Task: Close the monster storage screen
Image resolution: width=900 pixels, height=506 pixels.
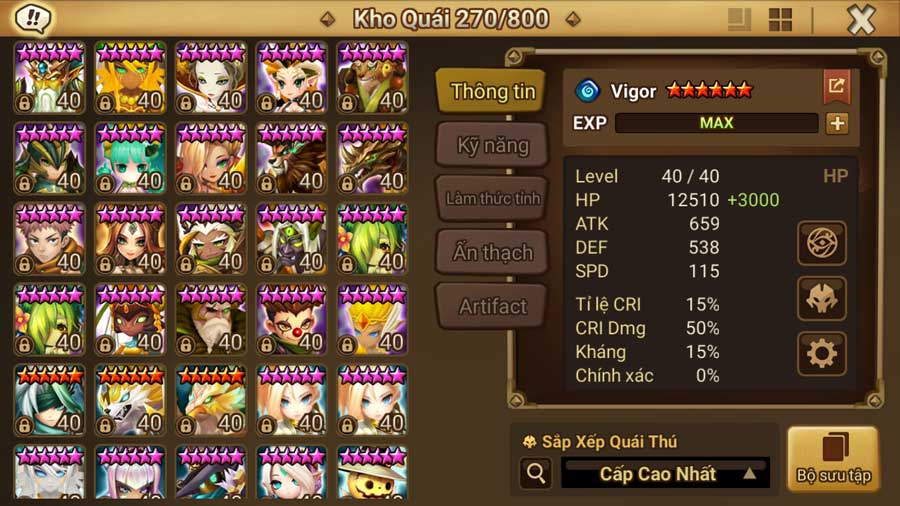Action: 861,19
